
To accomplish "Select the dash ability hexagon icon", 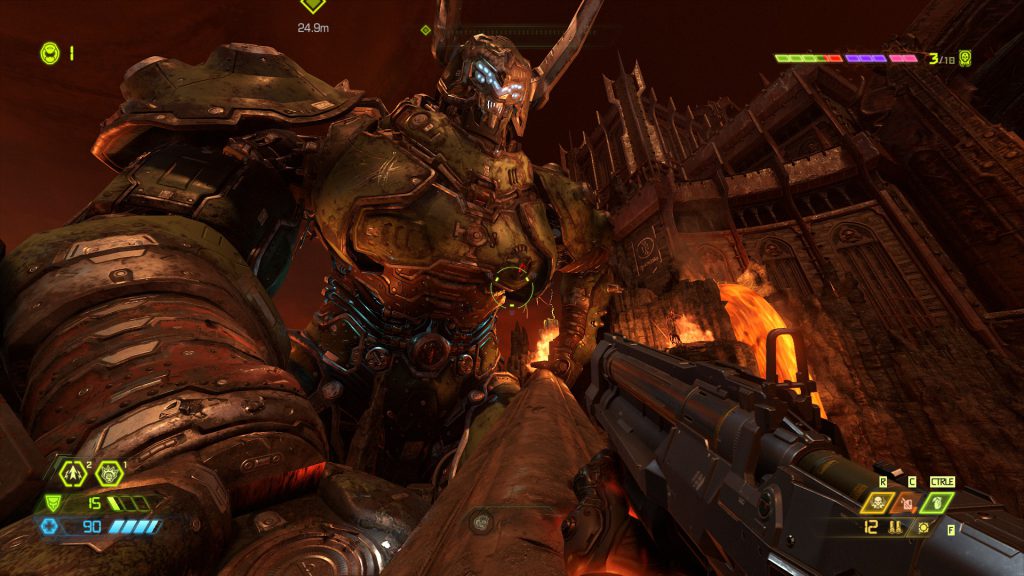I will (73, 473).
